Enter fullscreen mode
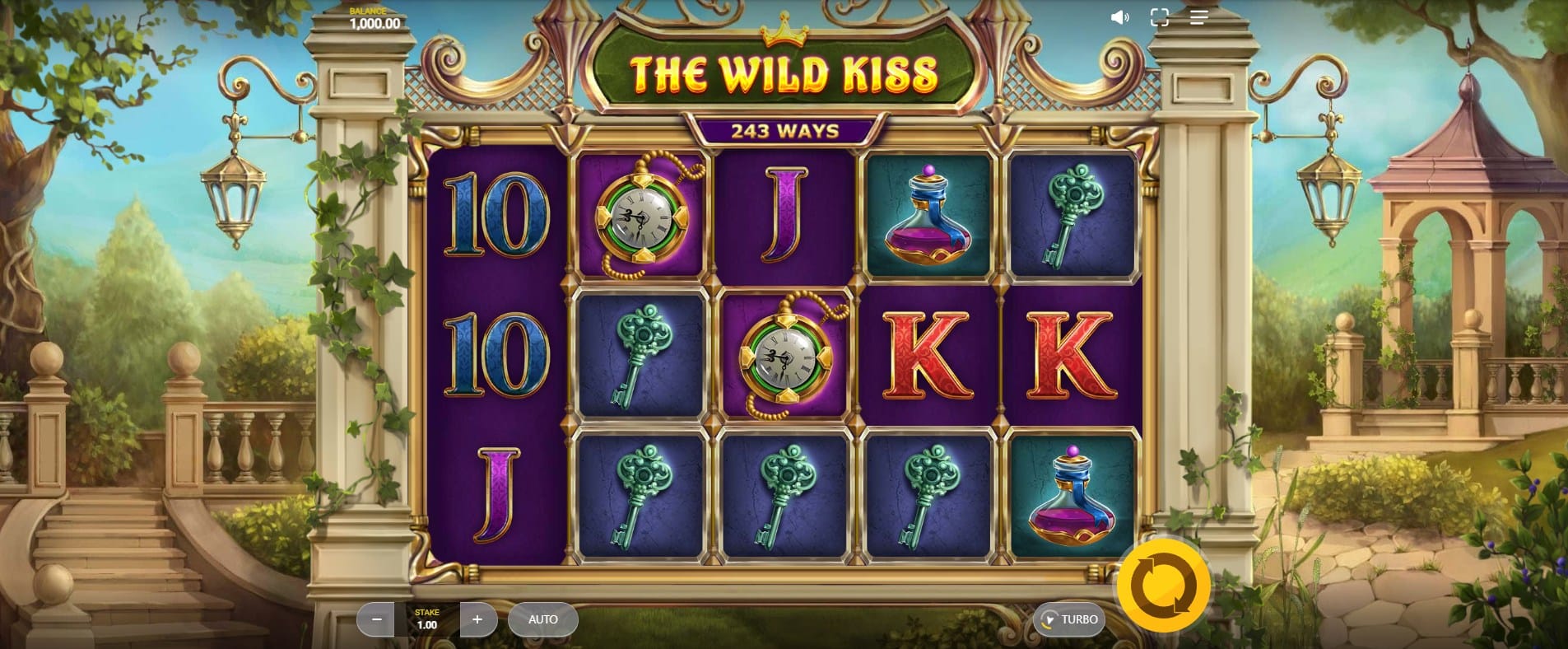Image resolution: width=1568 pixels, height=649 pixels. point(1159,17)
